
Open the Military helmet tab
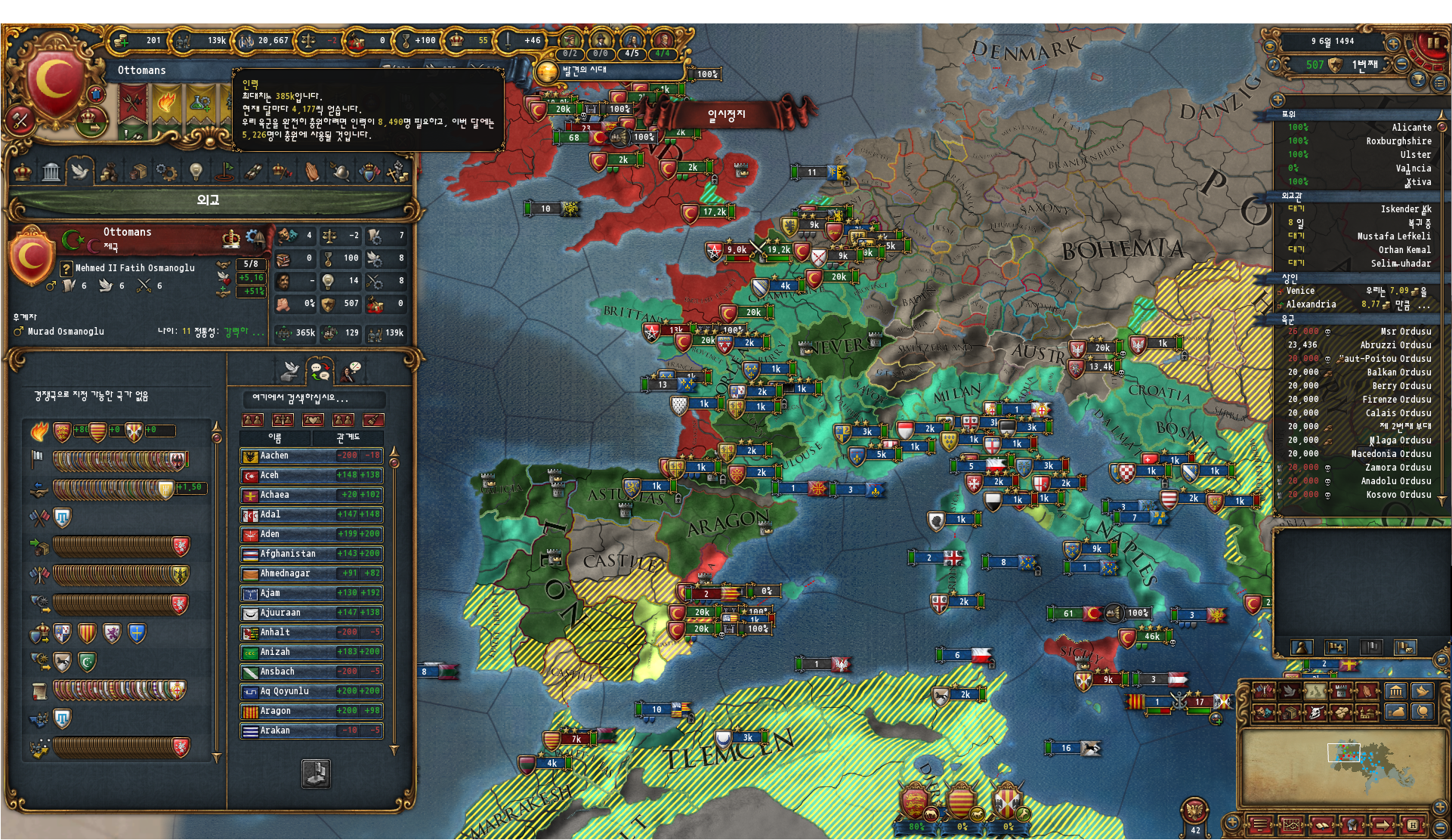coord(341,171)
